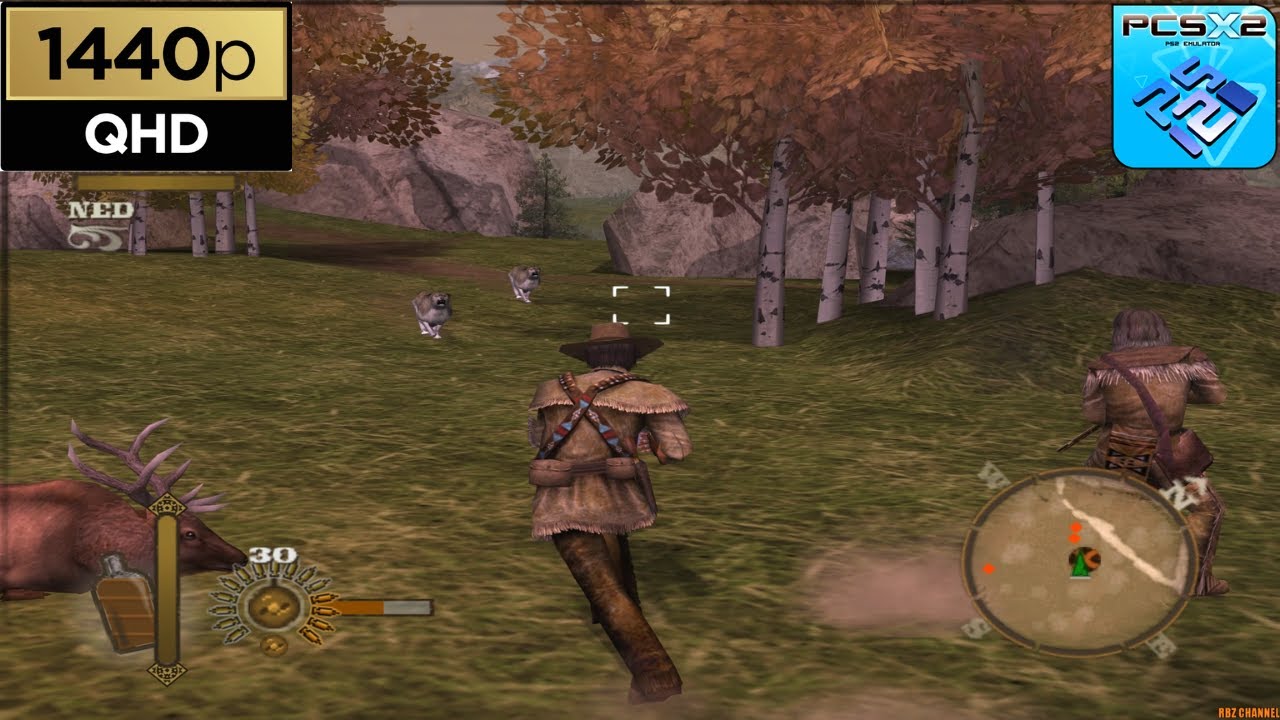Toggle the leftmost orange enemy dot on the minimap
Viewport: 1280px width, 720px height.
(x=989, y=568)
